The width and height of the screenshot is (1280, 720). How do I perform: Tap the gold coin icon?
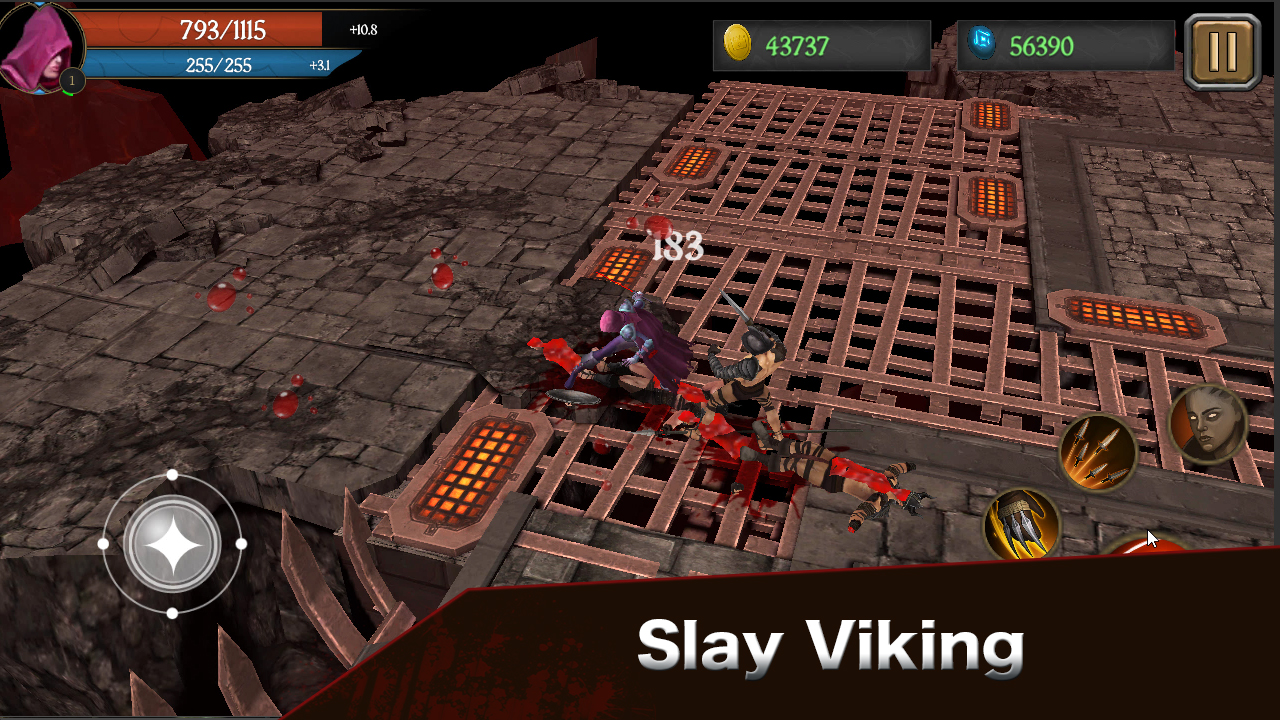coord(740,43)
